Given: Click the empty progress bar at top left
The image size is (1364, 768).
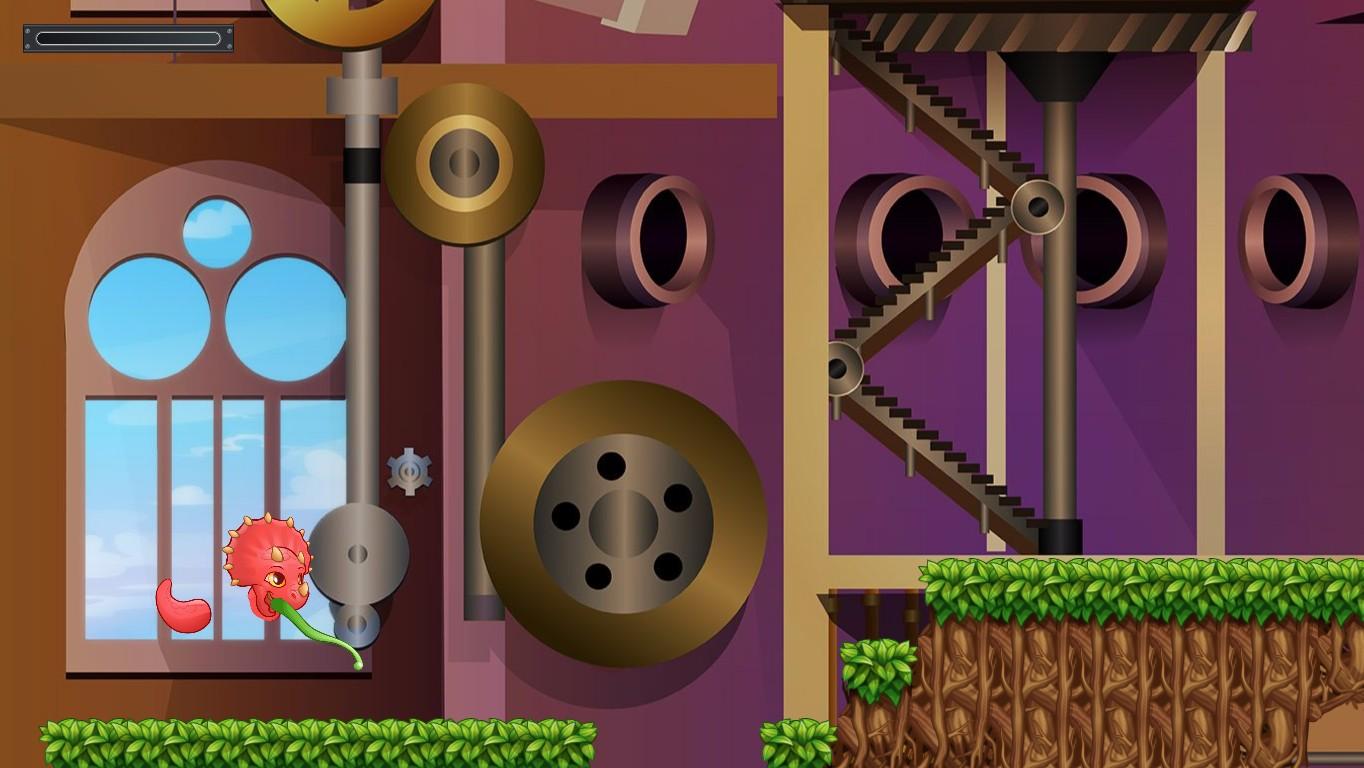Looking at the screenshot, I should coord(127,40).
